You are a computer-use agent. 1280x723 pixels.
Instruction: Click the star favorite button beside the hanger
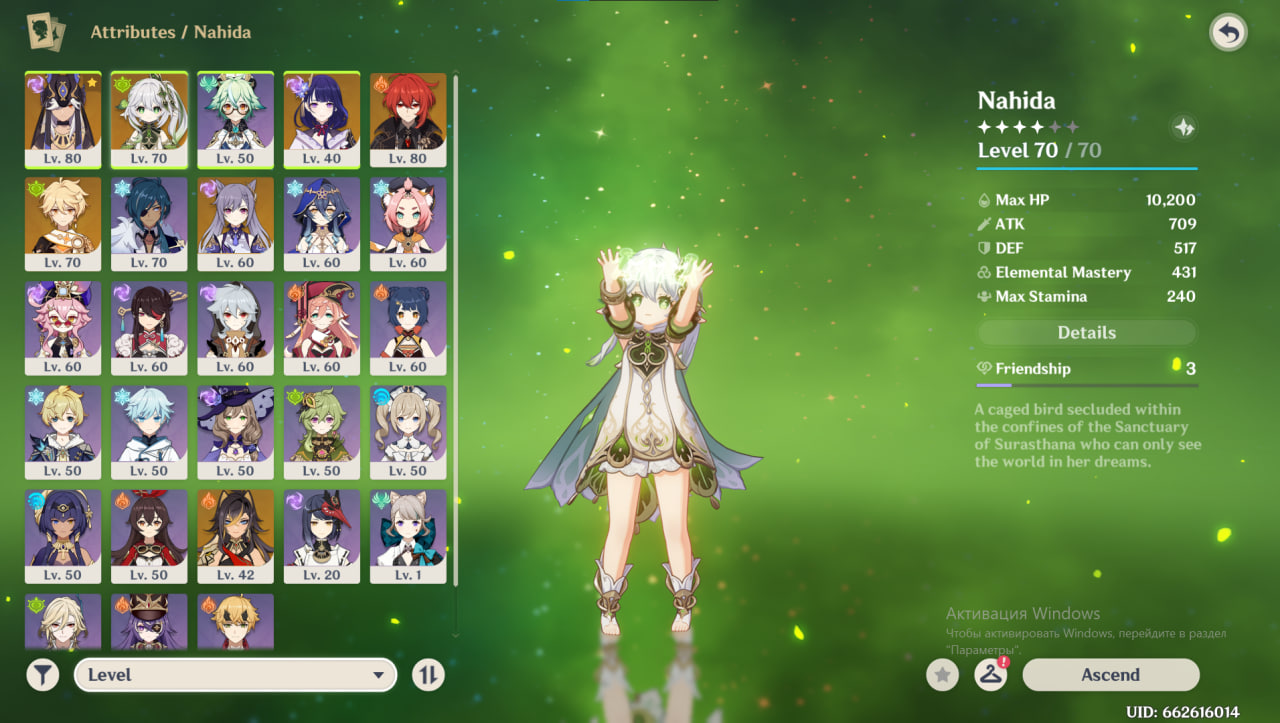(941, 675)
